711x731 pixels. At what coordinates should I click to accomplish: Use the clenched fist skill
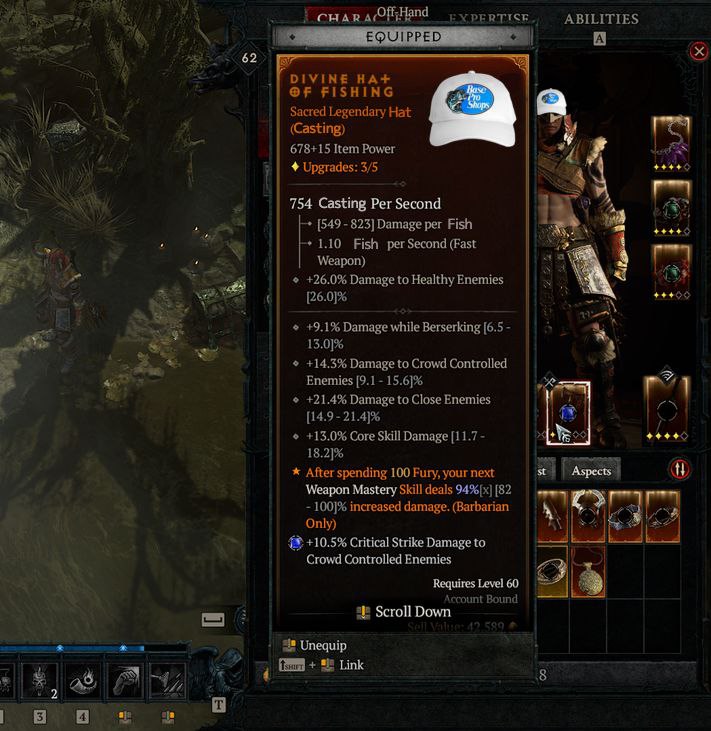click(125, 683)
